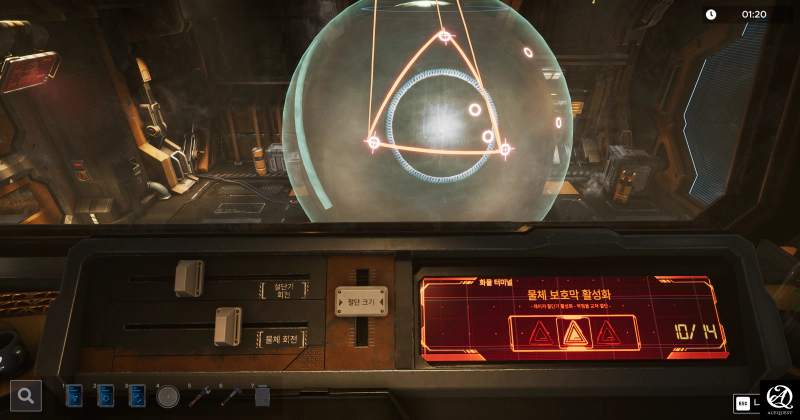Viewport: 800px width, 420px height.
Task: Select the blue card in hotbar slot 1
Action: [x=74, y=396]
